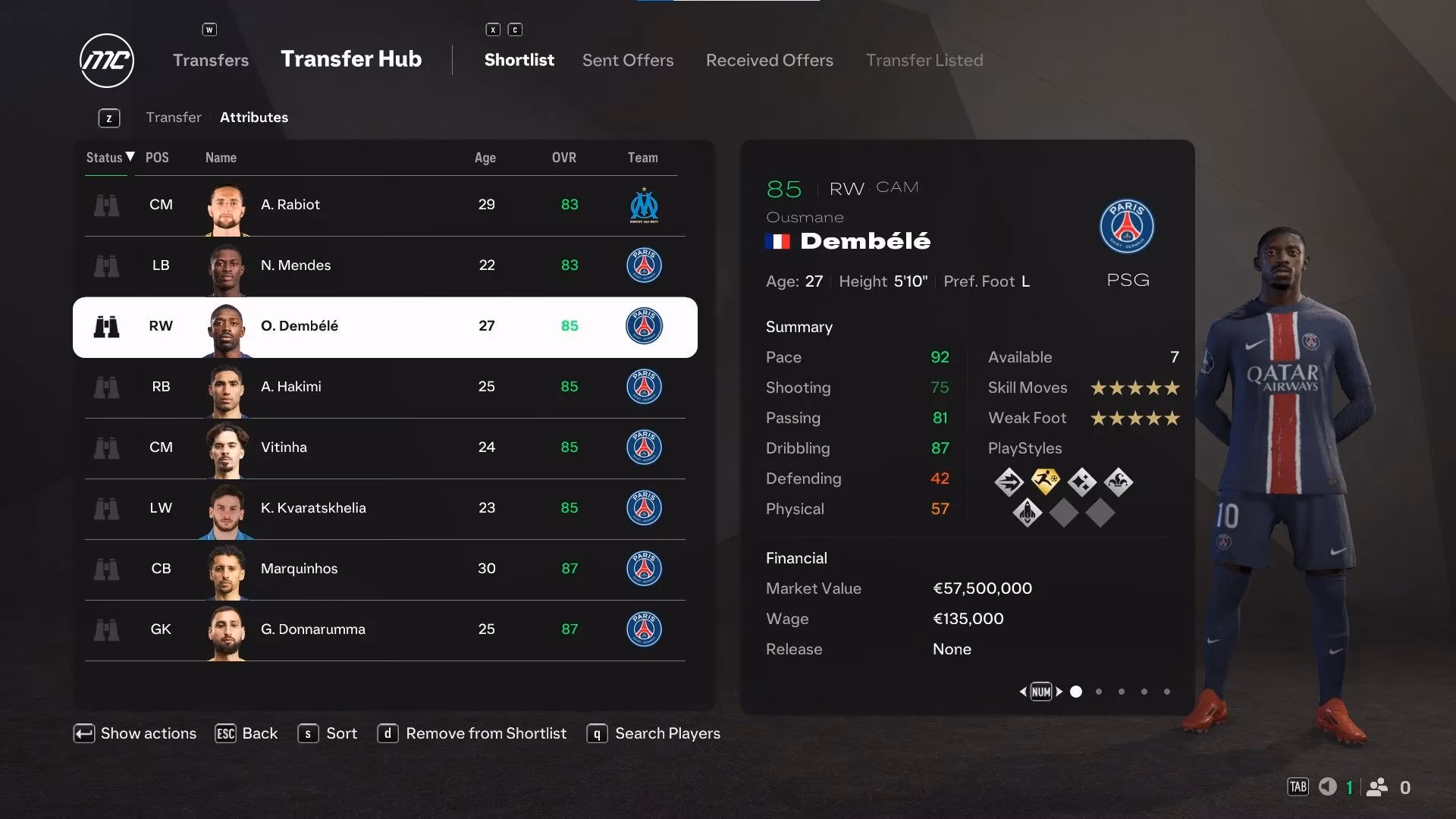Select the second page indicator dot
The image size is (1456, 819).
[1098, 691]
